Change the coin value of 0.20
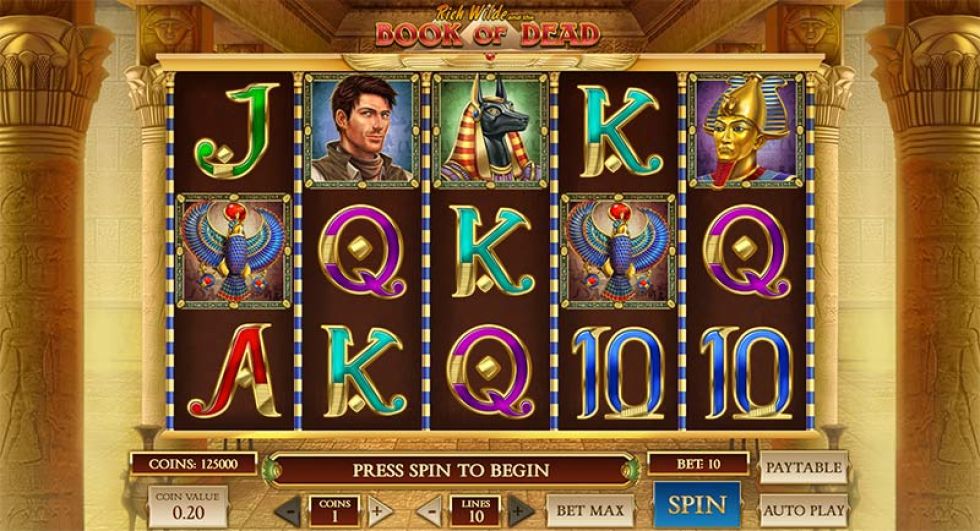Image resolution: width=980 pixels, height=531 pixels. tap(188, 507)
